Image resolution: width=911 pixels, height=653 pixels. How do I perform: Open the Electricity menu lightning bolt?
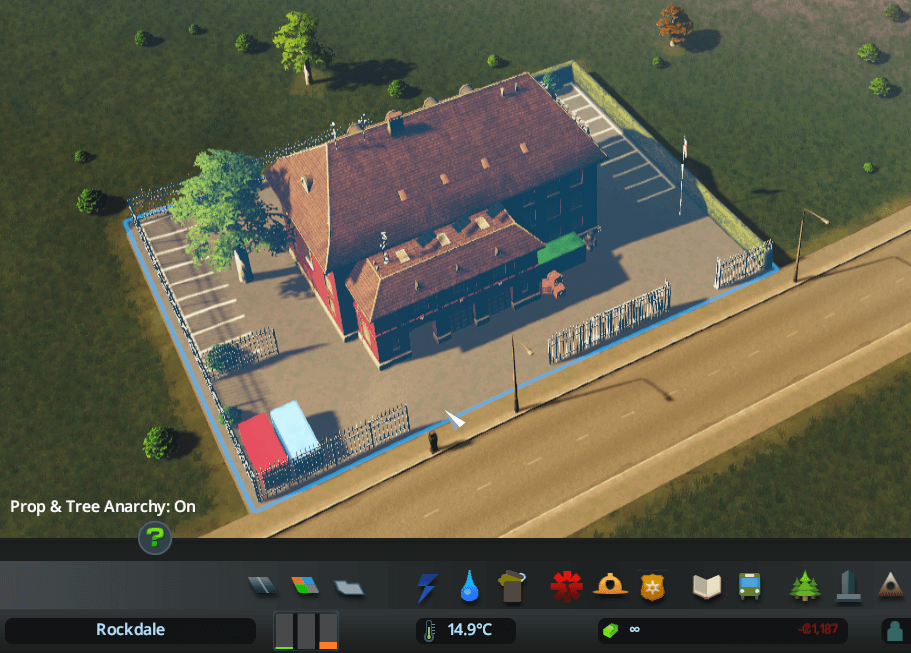coord(426,587)
